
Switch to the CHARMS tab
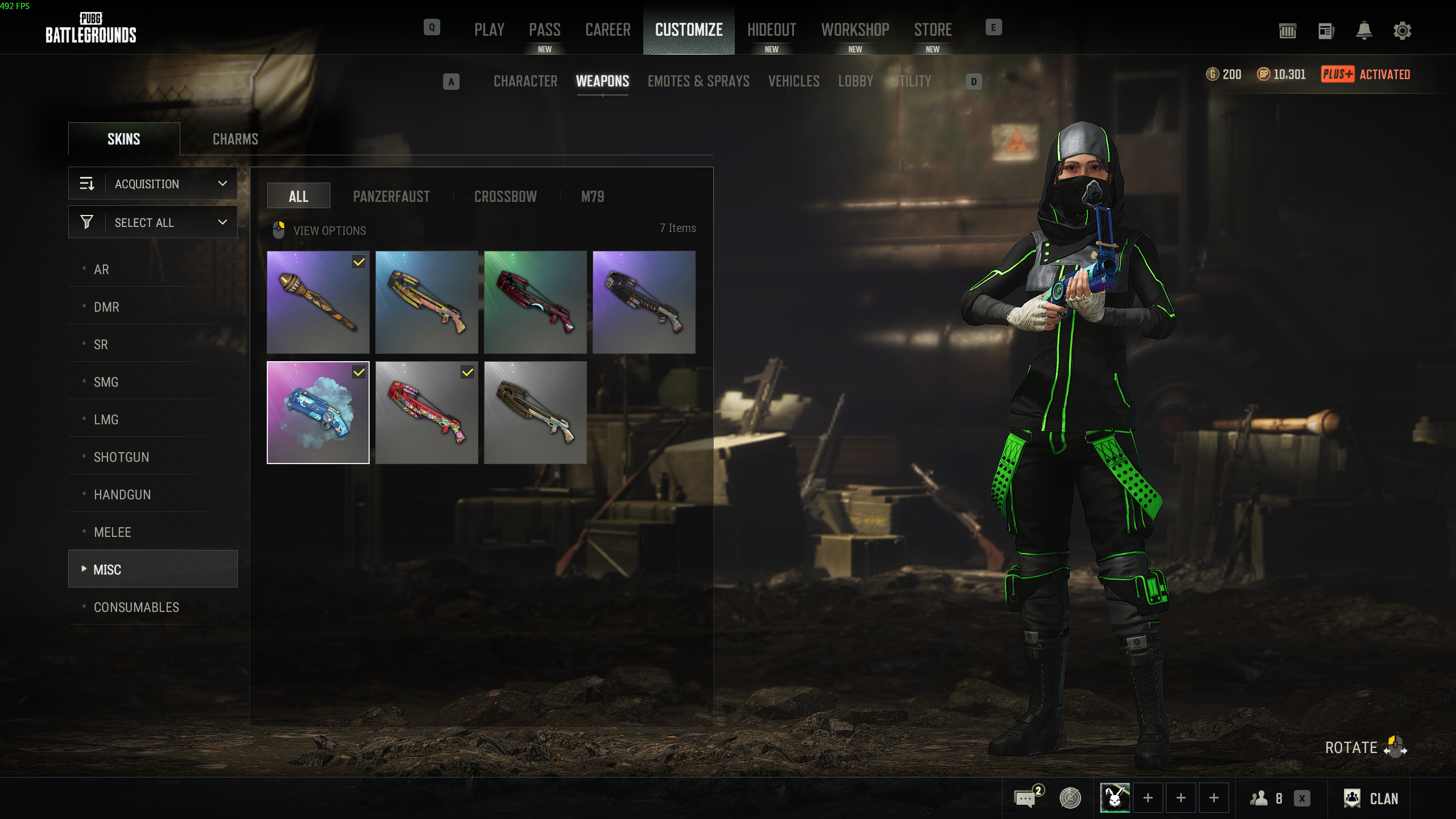(x=235, y=139)
